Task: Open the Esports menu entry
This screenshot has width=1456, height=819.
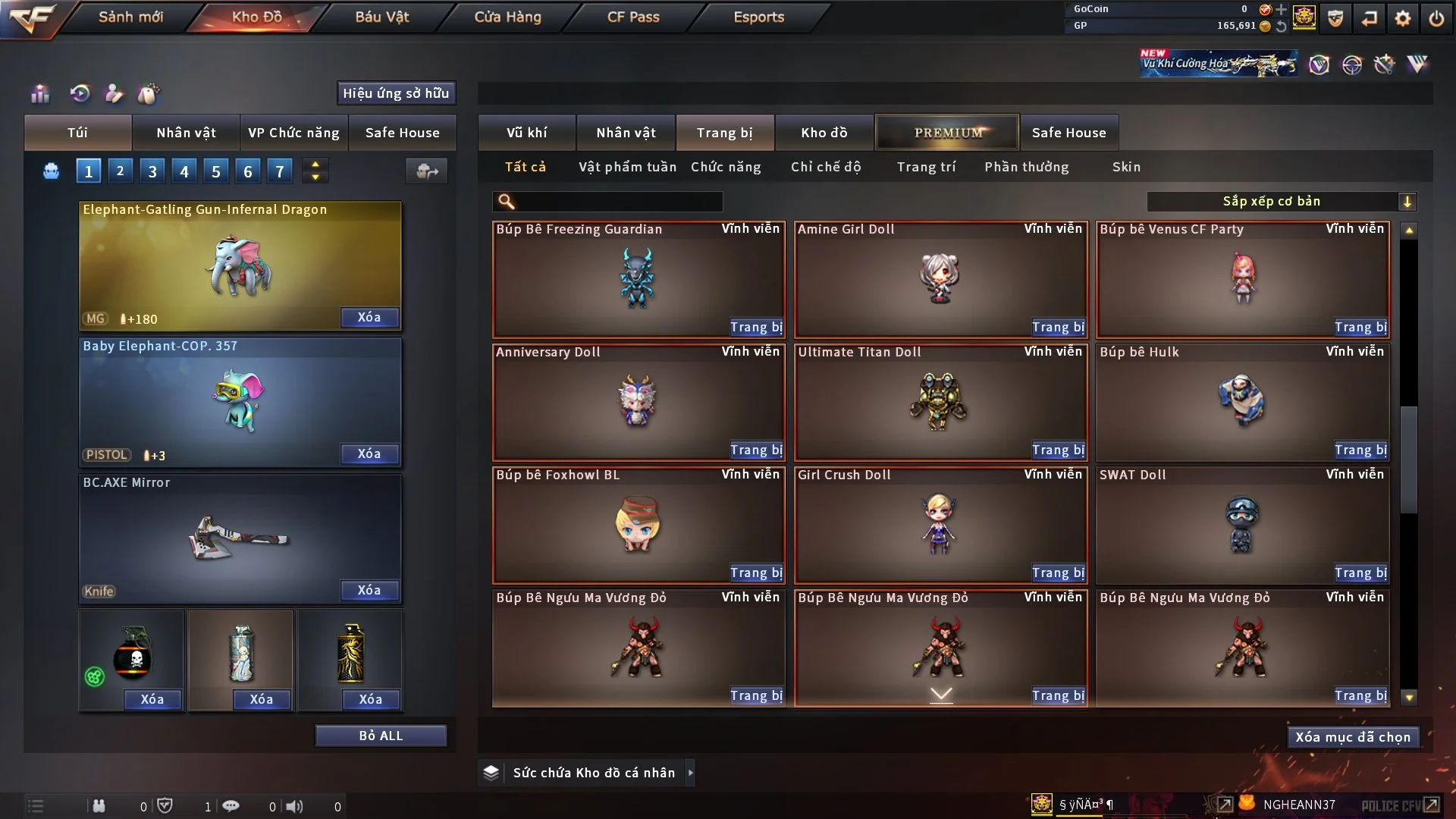Action: pyautogui.click(x=758, y=17)
